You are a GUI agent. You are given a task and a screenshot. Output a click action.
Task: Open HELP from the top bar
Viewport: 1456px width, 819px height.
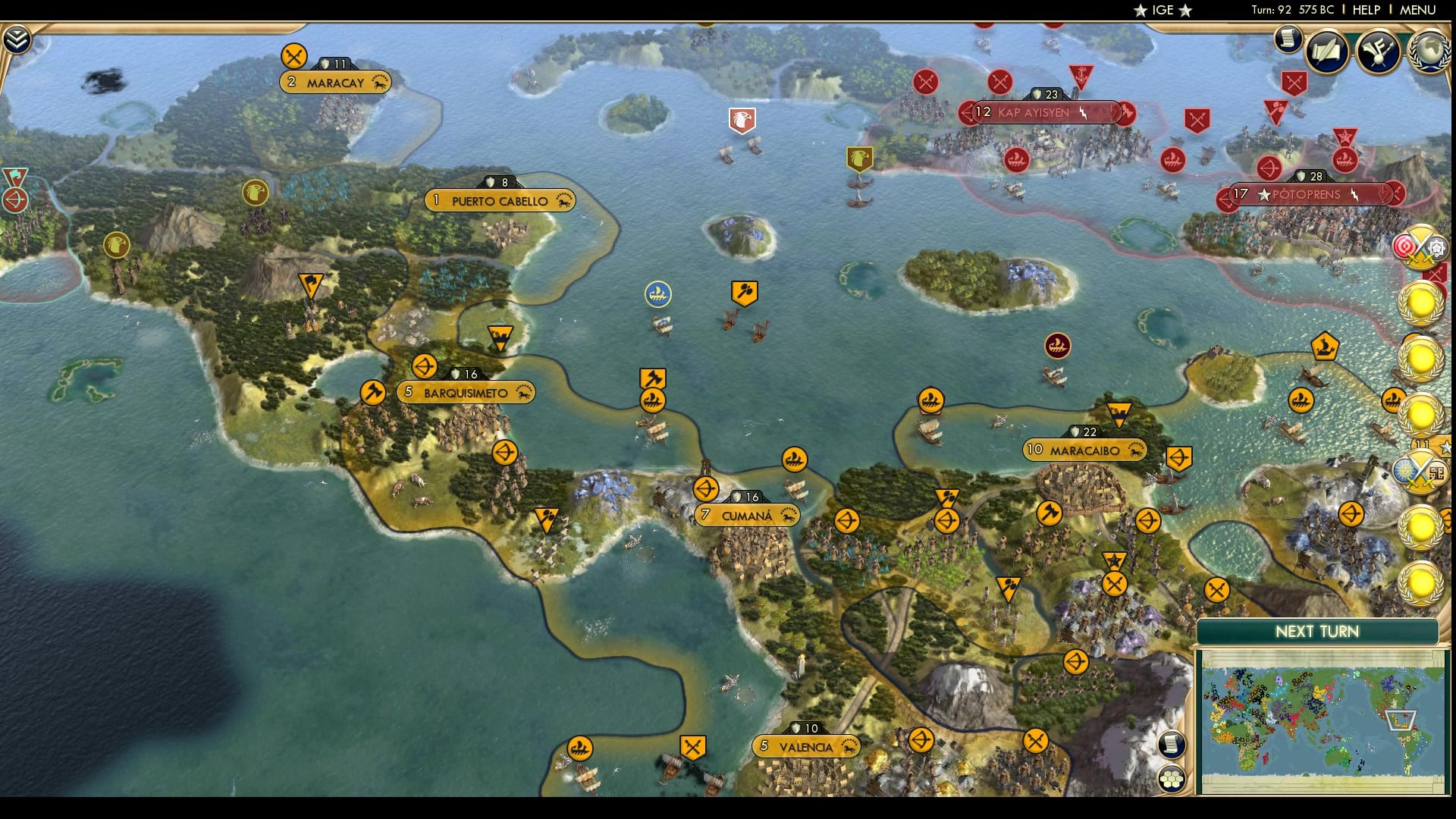coord(1365,11)
